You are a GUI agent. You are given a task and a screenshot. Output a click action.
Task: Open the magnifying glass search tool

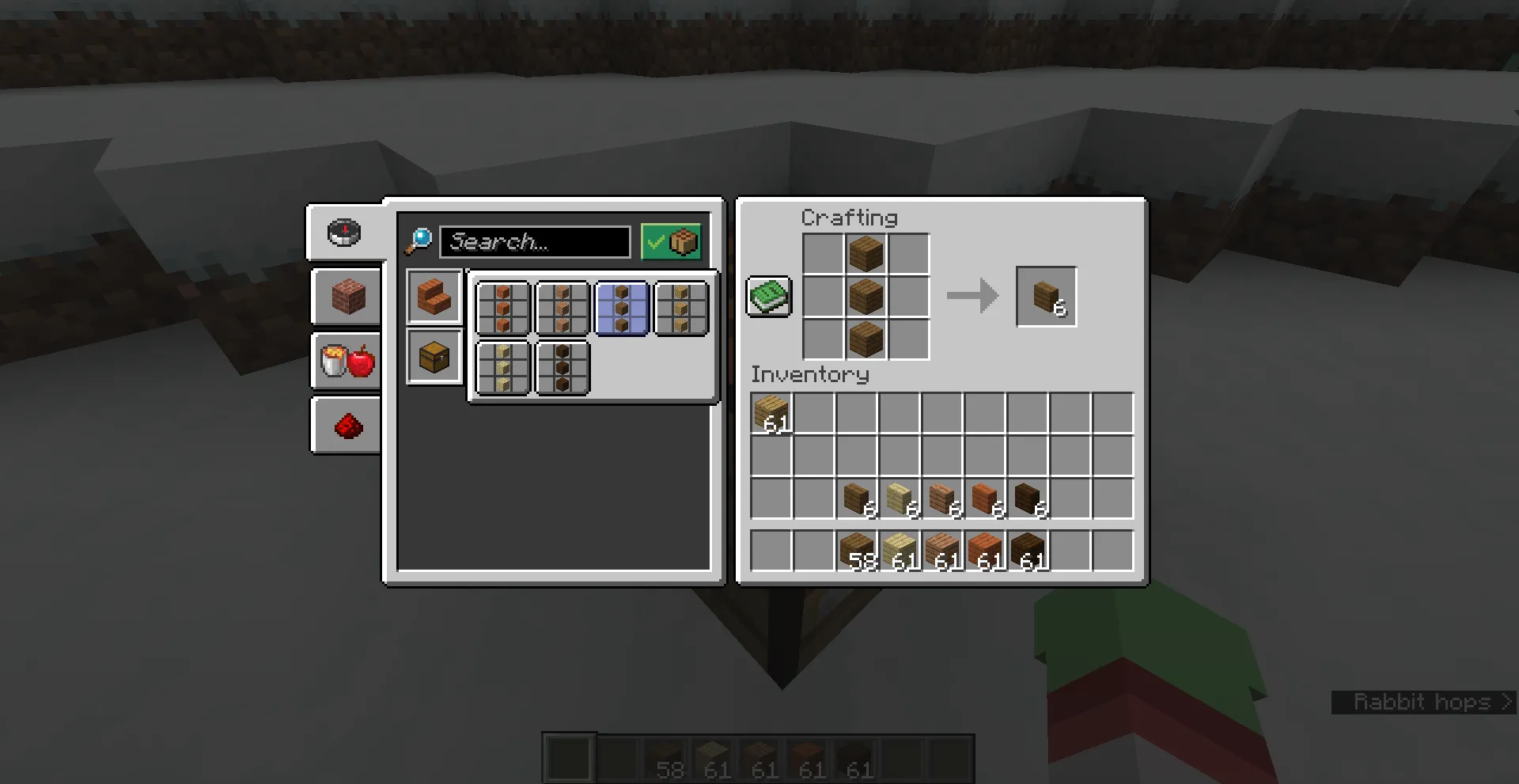click(419, 241)
